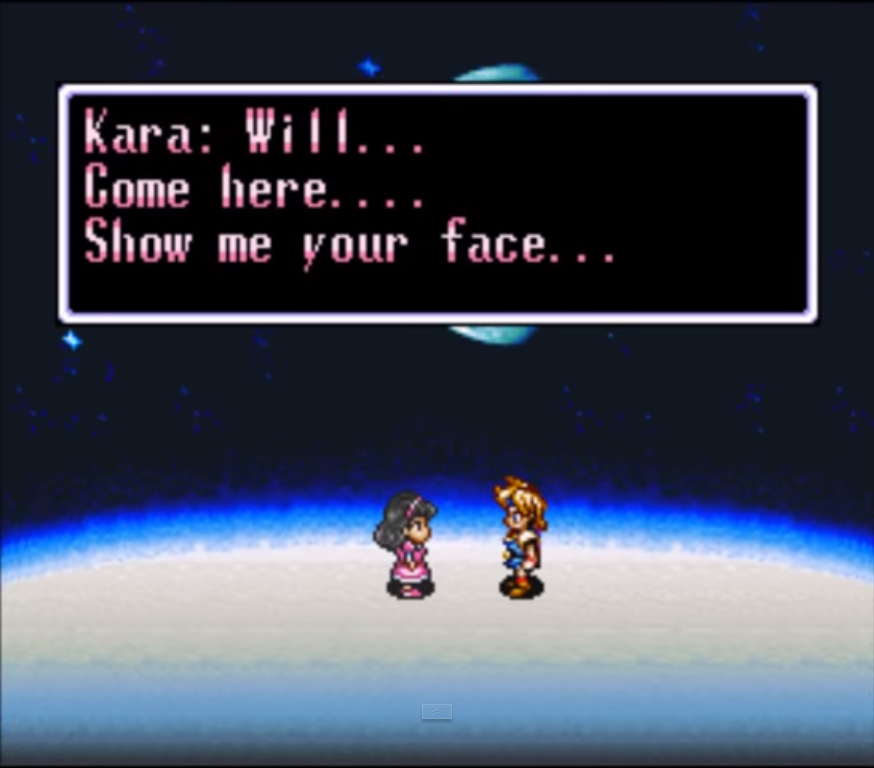
Task: Advance Kara's dialogue text box
Action: [437, 204]
